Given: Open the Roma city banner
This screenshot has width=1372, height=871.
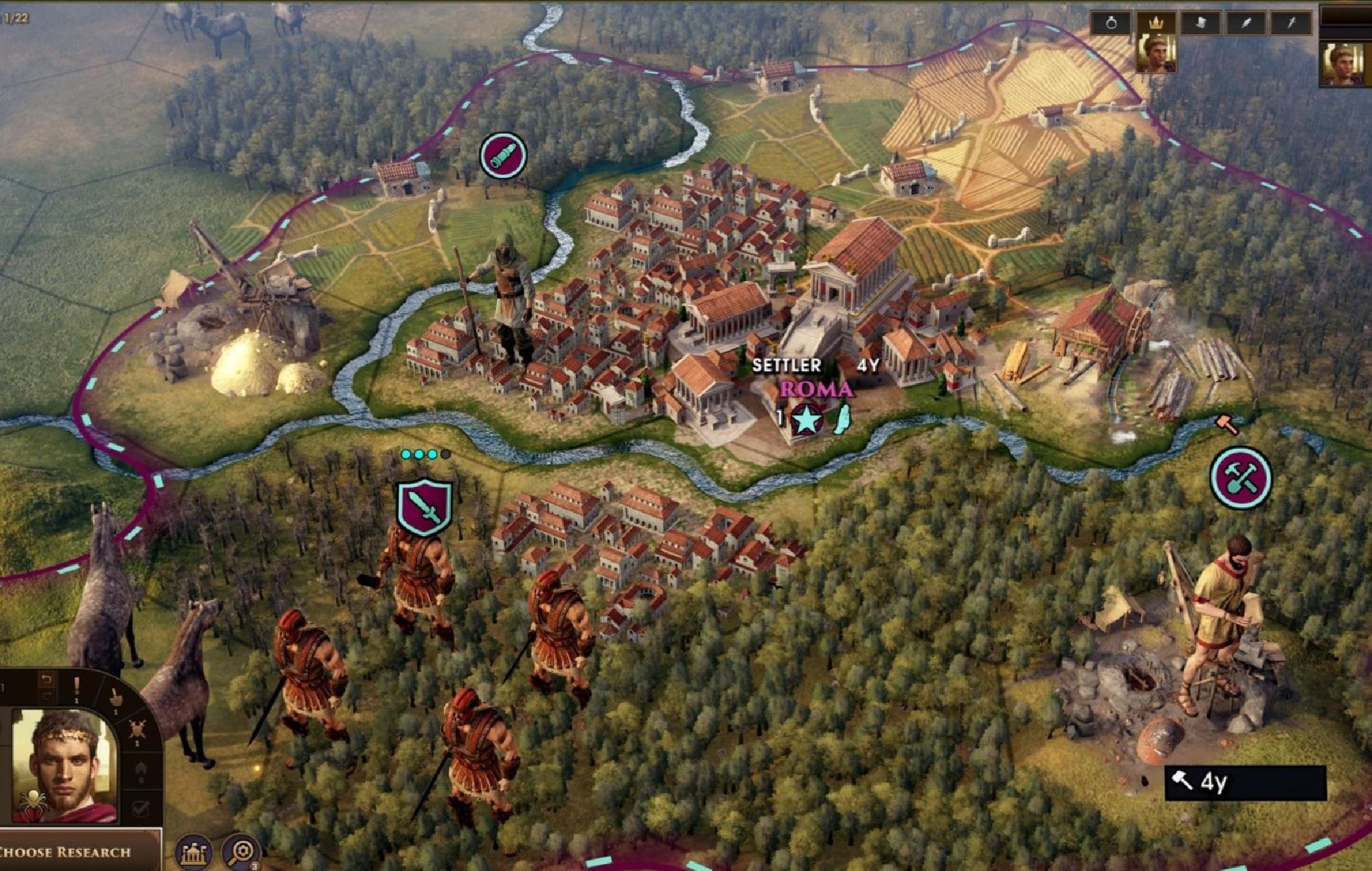Looking at the screenshot, I should point(816,390).
